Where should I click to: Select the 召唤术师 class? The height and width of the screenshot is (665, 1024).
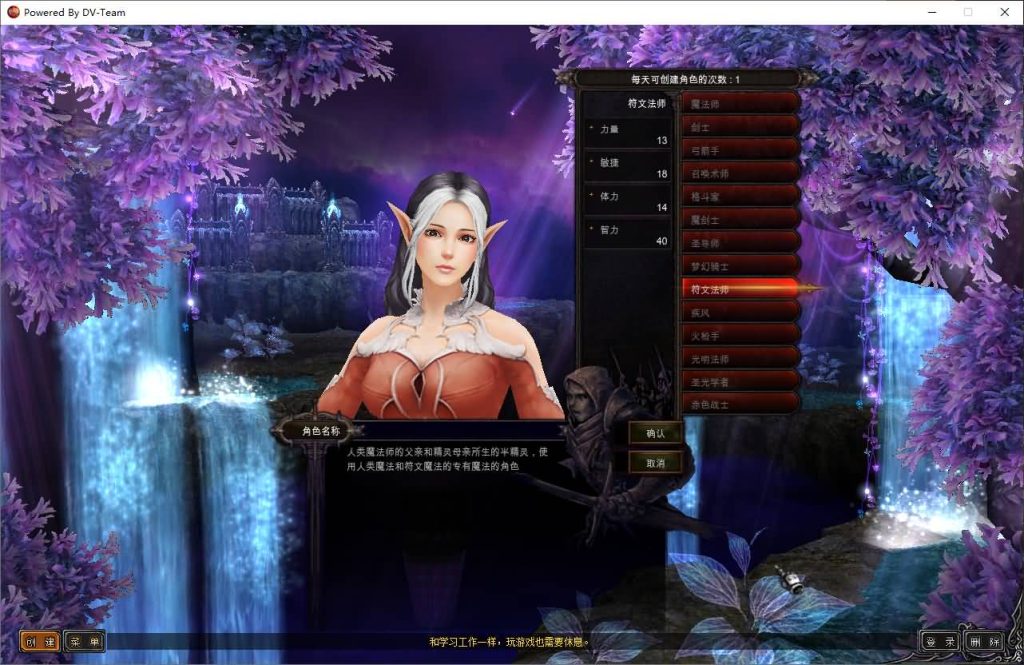pyautogui.click(x=740, y=172)
